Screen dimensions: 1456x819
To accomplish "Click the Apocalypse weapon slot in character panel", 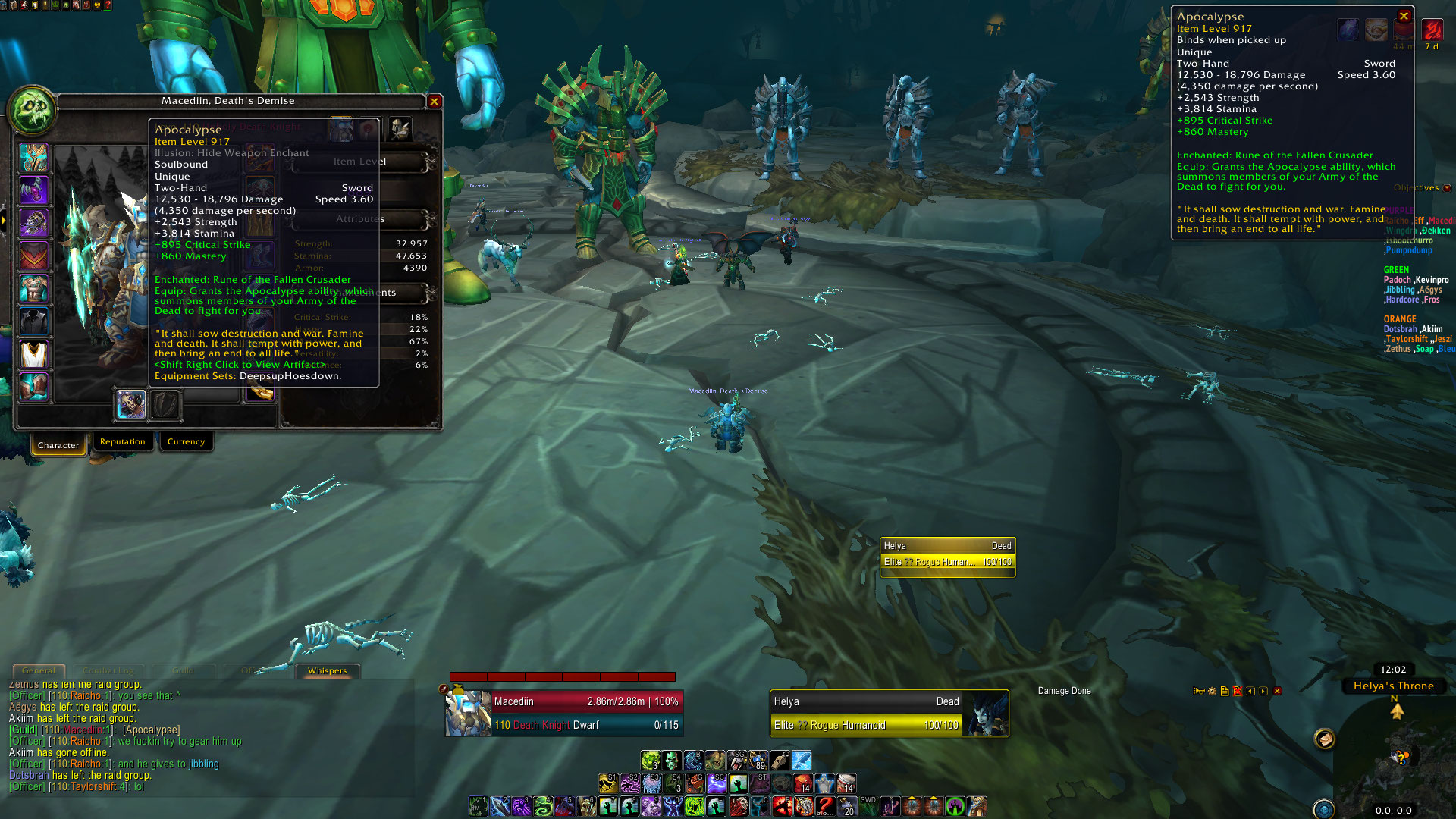I will click(130, 404).
